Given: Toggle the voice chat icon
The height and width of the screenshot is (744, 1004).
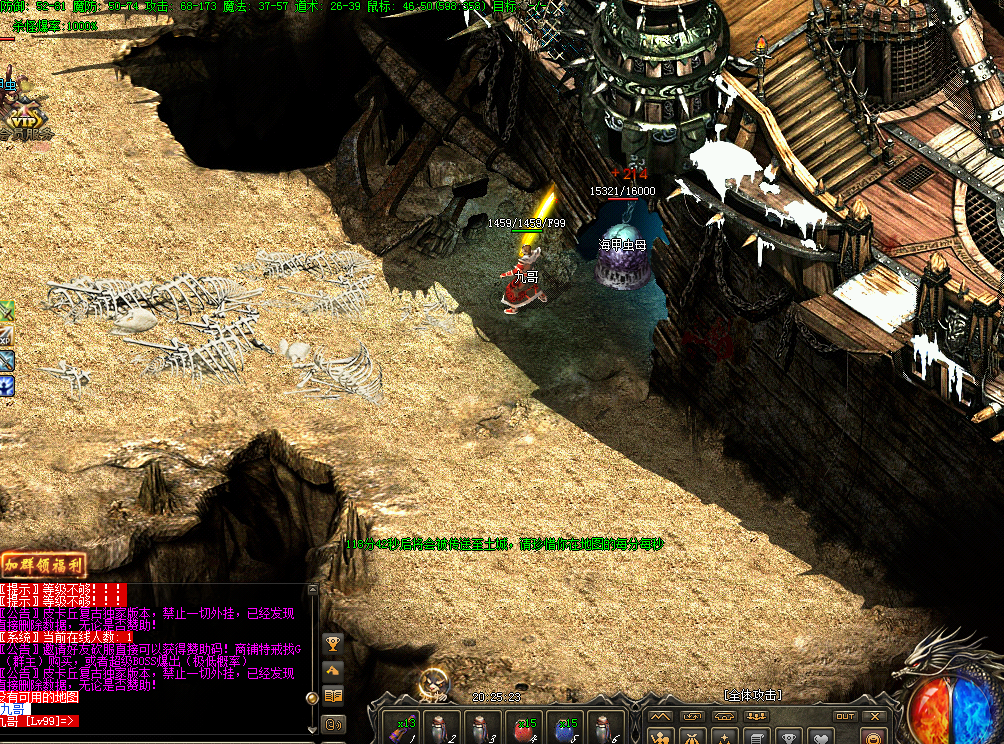Looking at the screenshot, I should [334, 723].
